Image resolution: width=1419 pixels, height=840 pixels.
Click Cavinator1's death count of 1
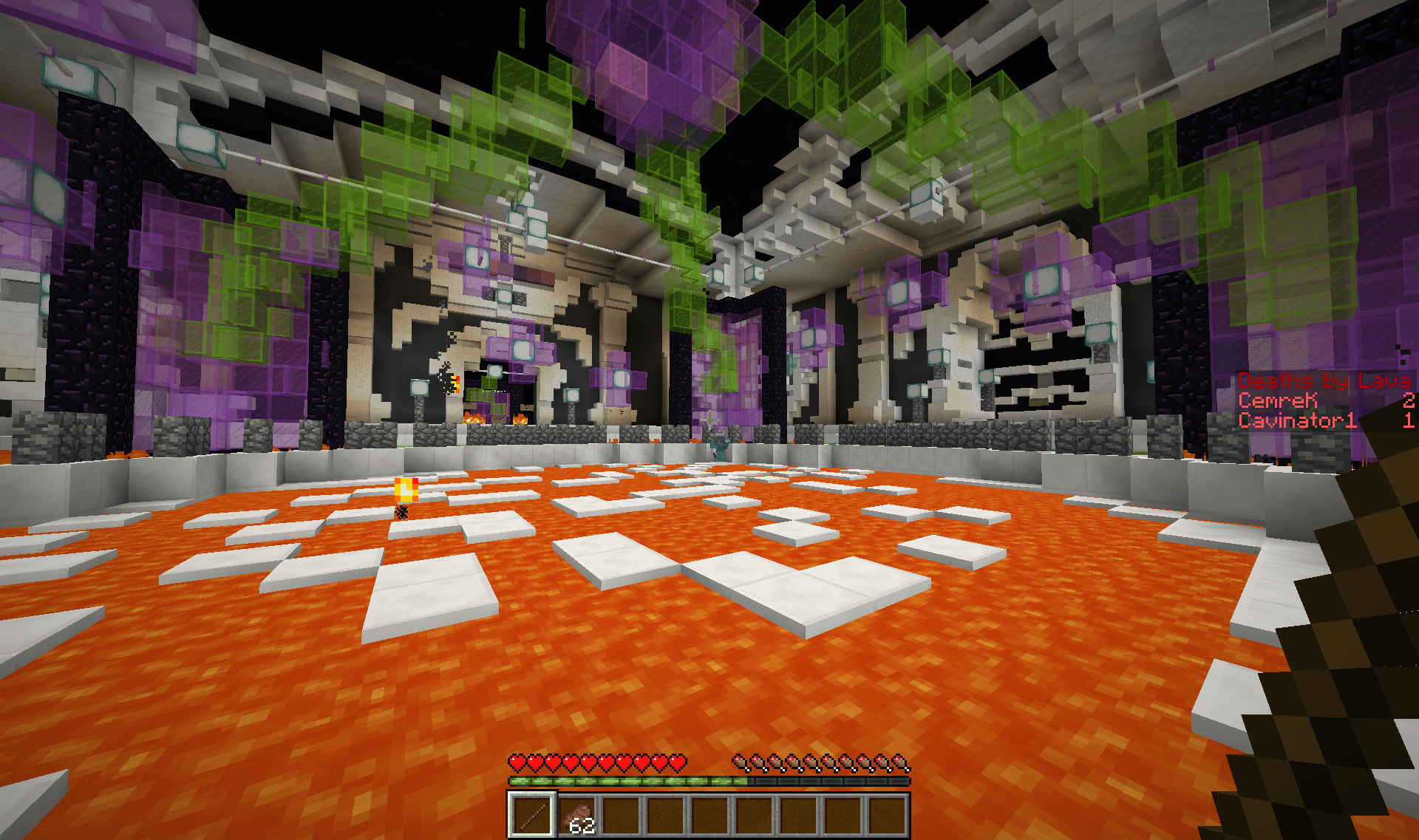point(1409,420)
